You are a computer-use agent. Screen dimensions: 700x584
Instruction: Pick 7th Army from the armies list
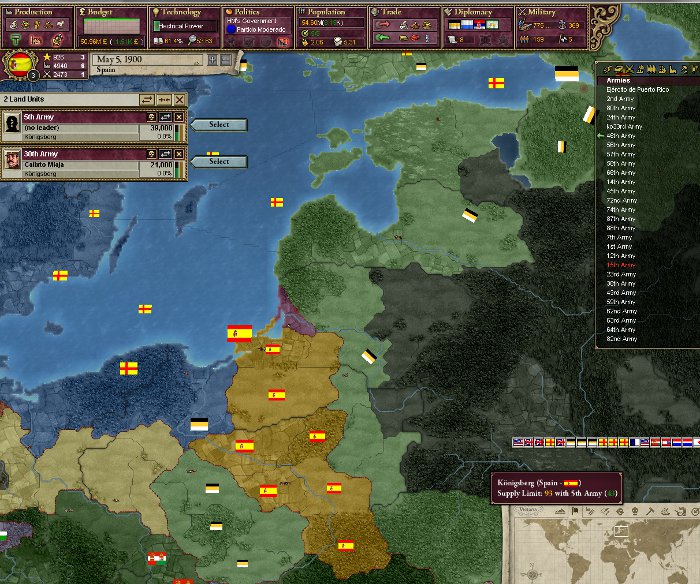click(619, 237)
